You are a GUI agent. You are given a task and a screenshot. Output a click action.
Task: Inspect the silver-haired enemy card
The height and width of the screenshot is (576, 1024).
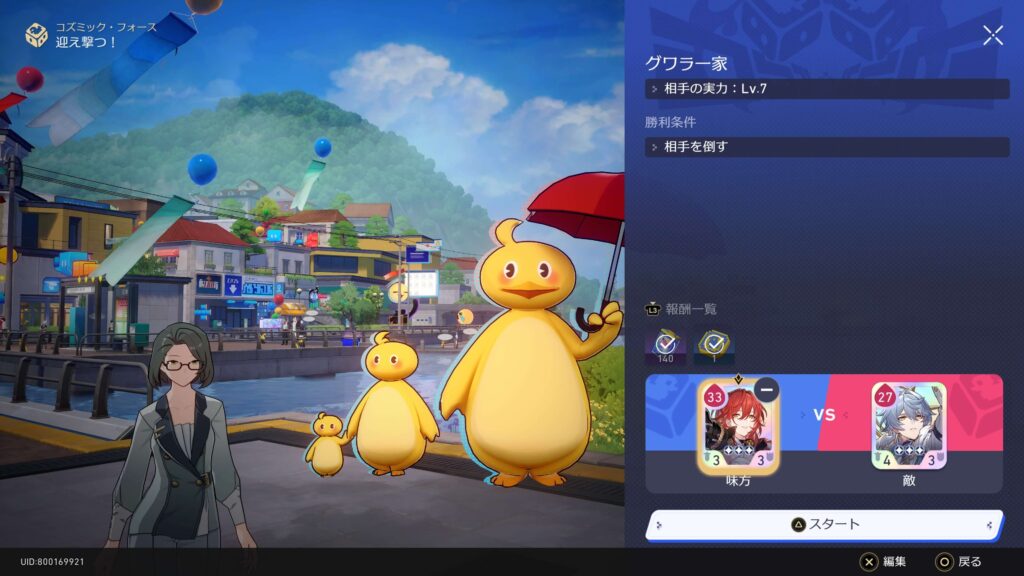pos(908,425)
